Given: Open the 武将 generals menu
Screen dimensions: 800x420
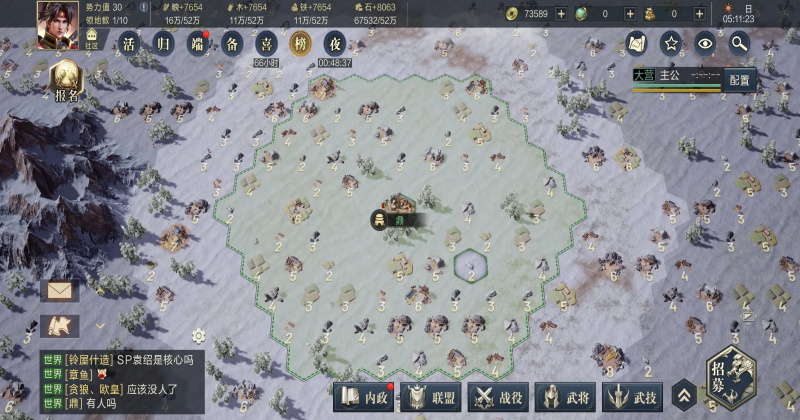Looking at the screenshot, I should pyautogui.click(x=567, y=396).
